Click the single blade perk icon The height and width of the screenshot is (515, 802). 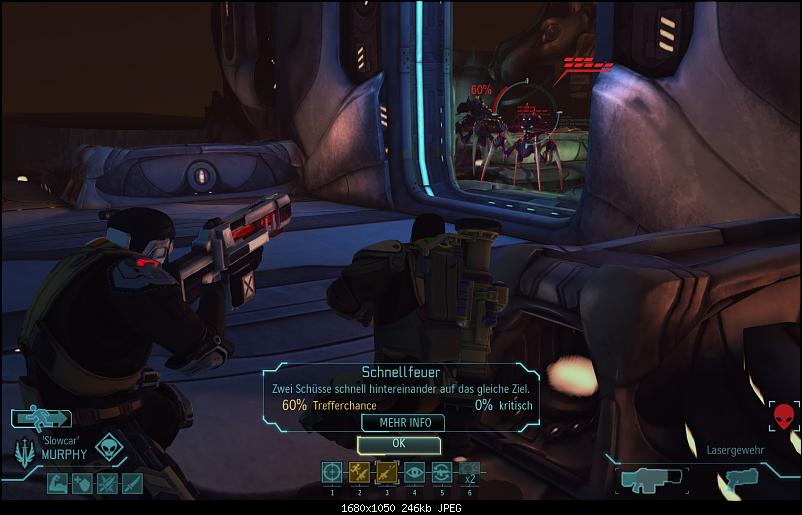coord(132,483)
